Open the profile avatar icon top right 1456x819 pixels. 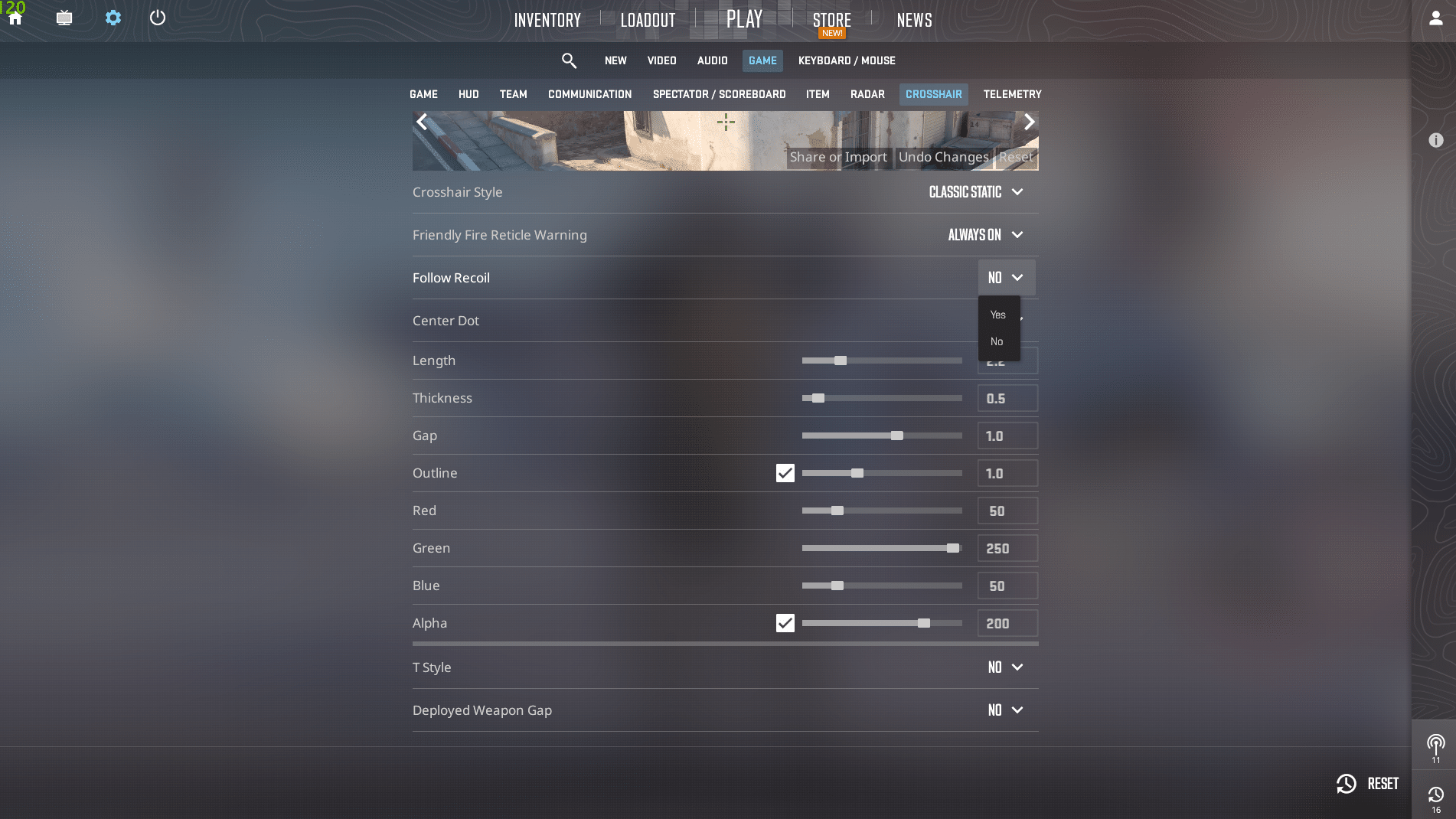[x=1435, y=17]
